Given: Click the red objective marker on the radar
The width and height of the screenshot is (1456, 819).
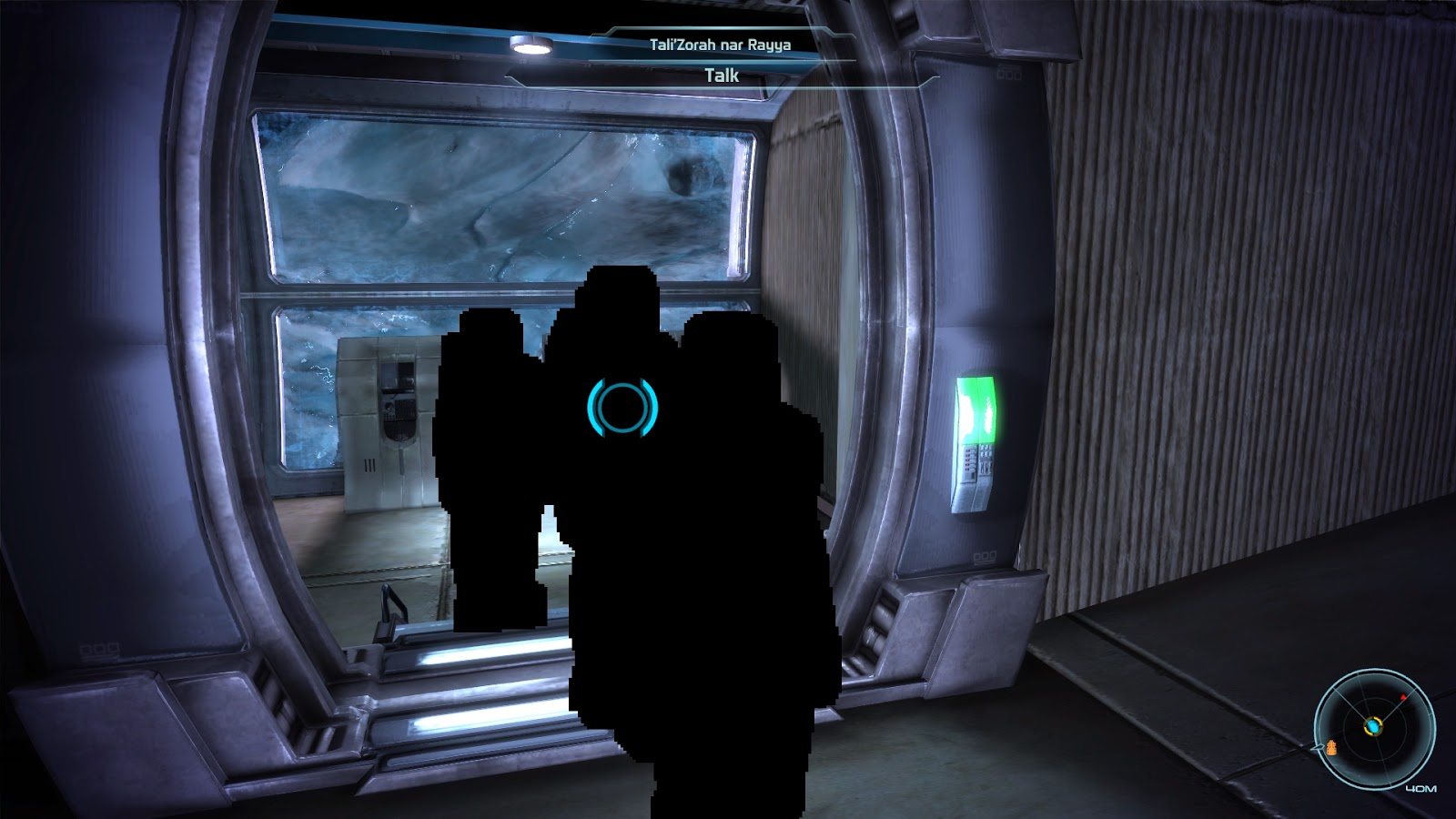Looking at the screenshot, I should pyautogui.click(x=1403, y=697).
